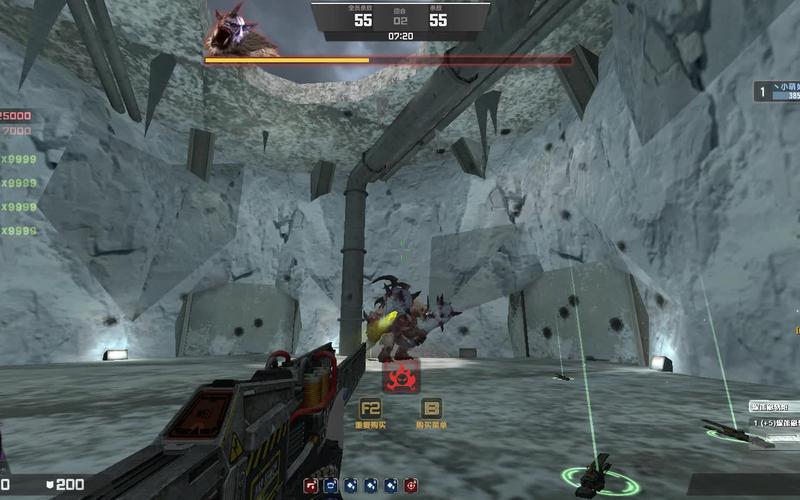
Task: Click the red flaming skull icon
Action: [x=402, y=377]
